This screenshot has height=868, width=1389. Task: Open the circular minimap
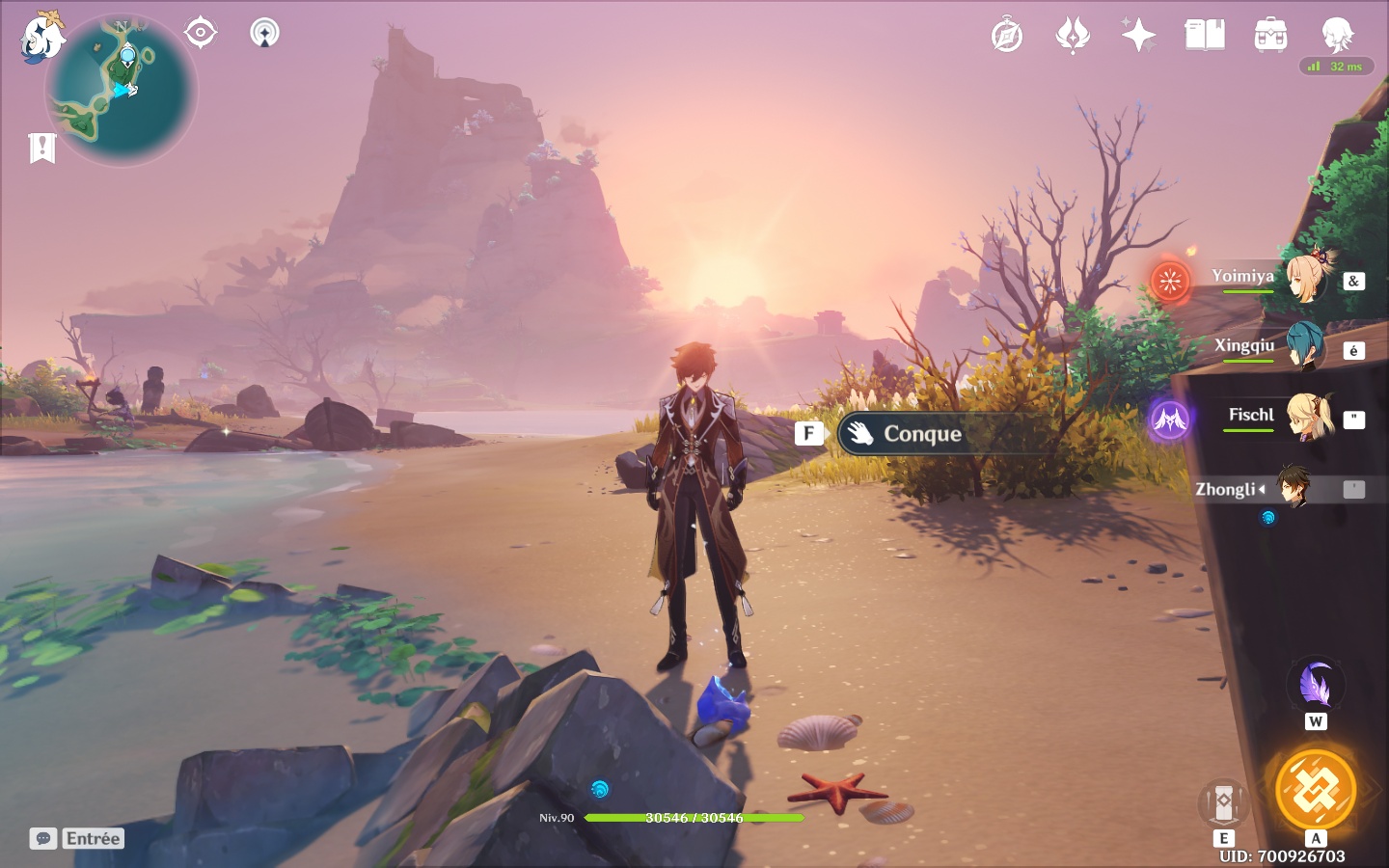(122, 92)
